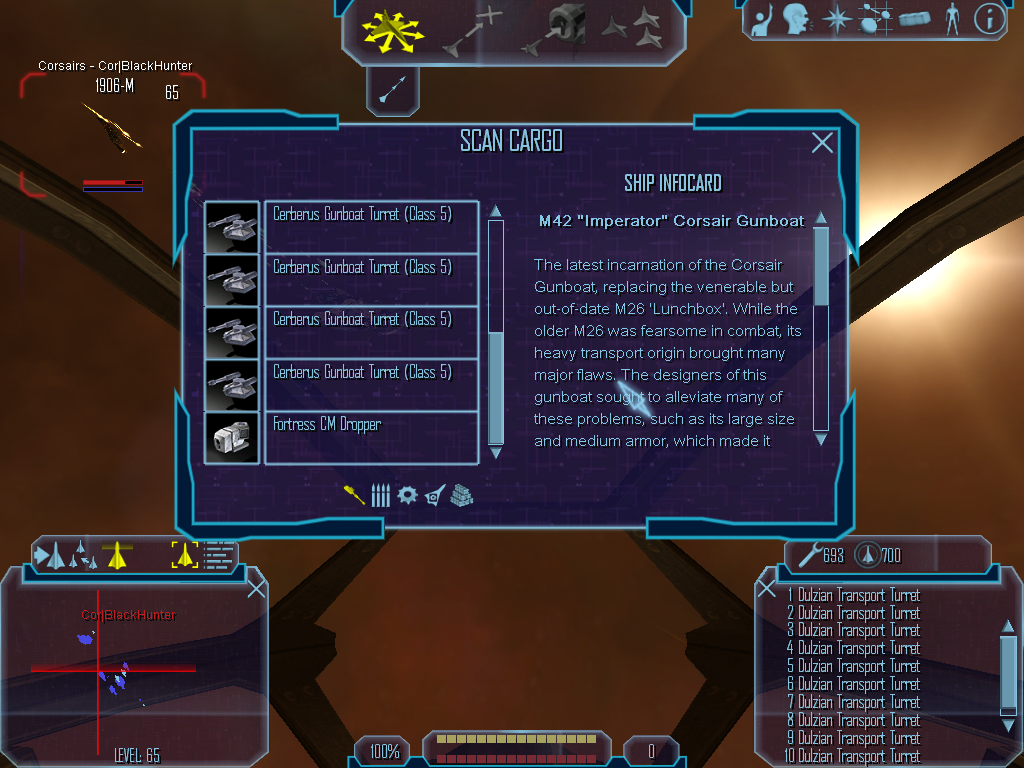
Task: Close the target radar panel
Action: tap(256, 588)
